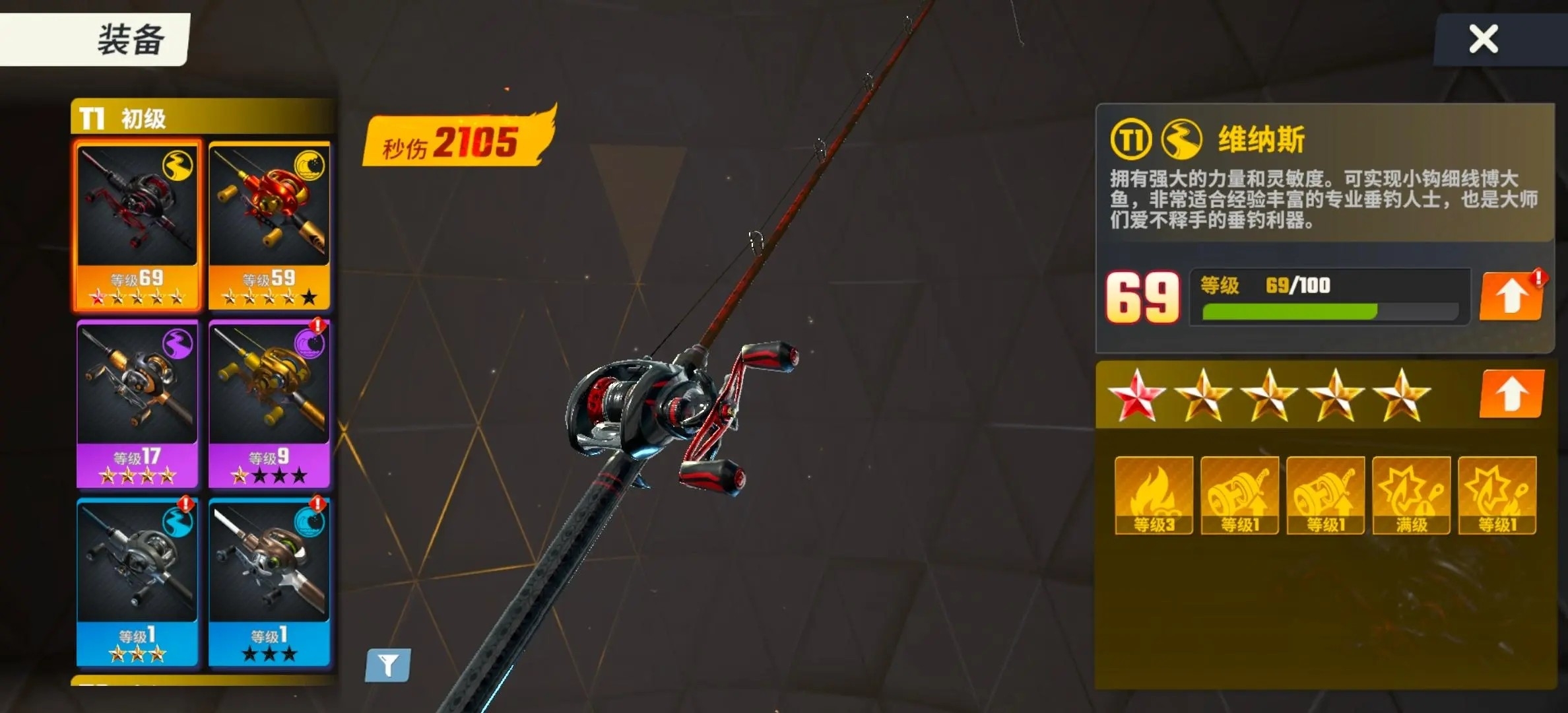
Task: Choose the level 17 purple rod
Action: [x=137, y=403]
